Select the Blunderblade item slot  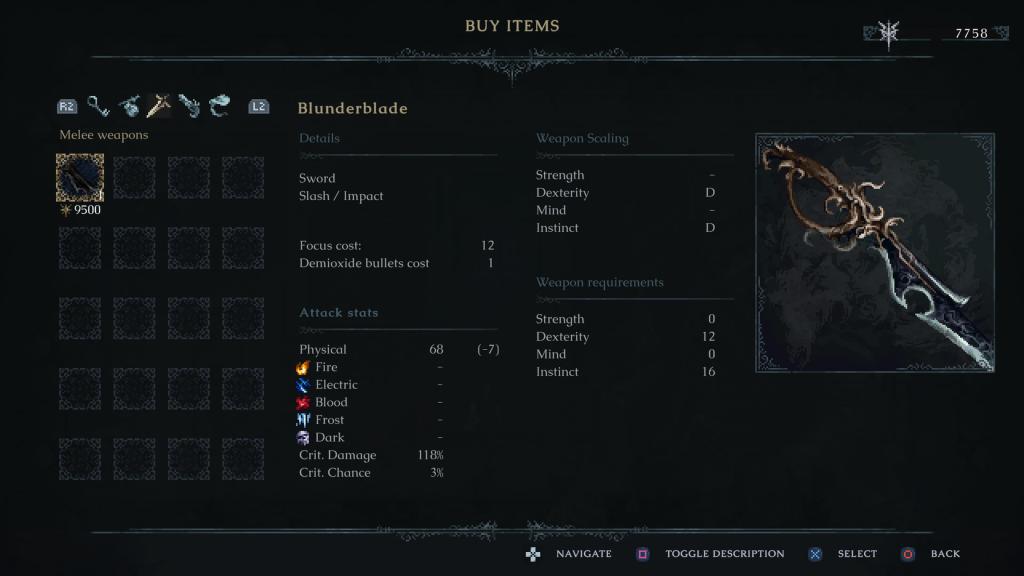[x=80, y=178]
